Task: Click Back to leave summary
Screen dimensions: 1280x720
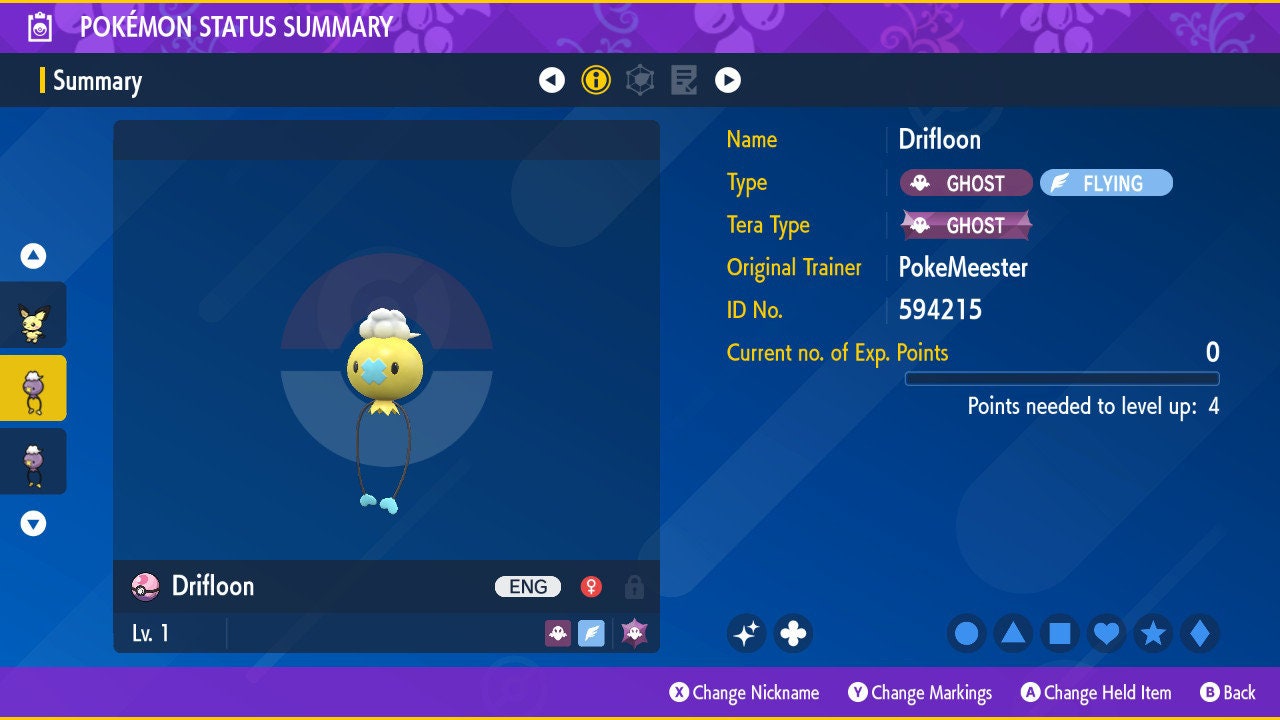Action: coord(1228,693)
